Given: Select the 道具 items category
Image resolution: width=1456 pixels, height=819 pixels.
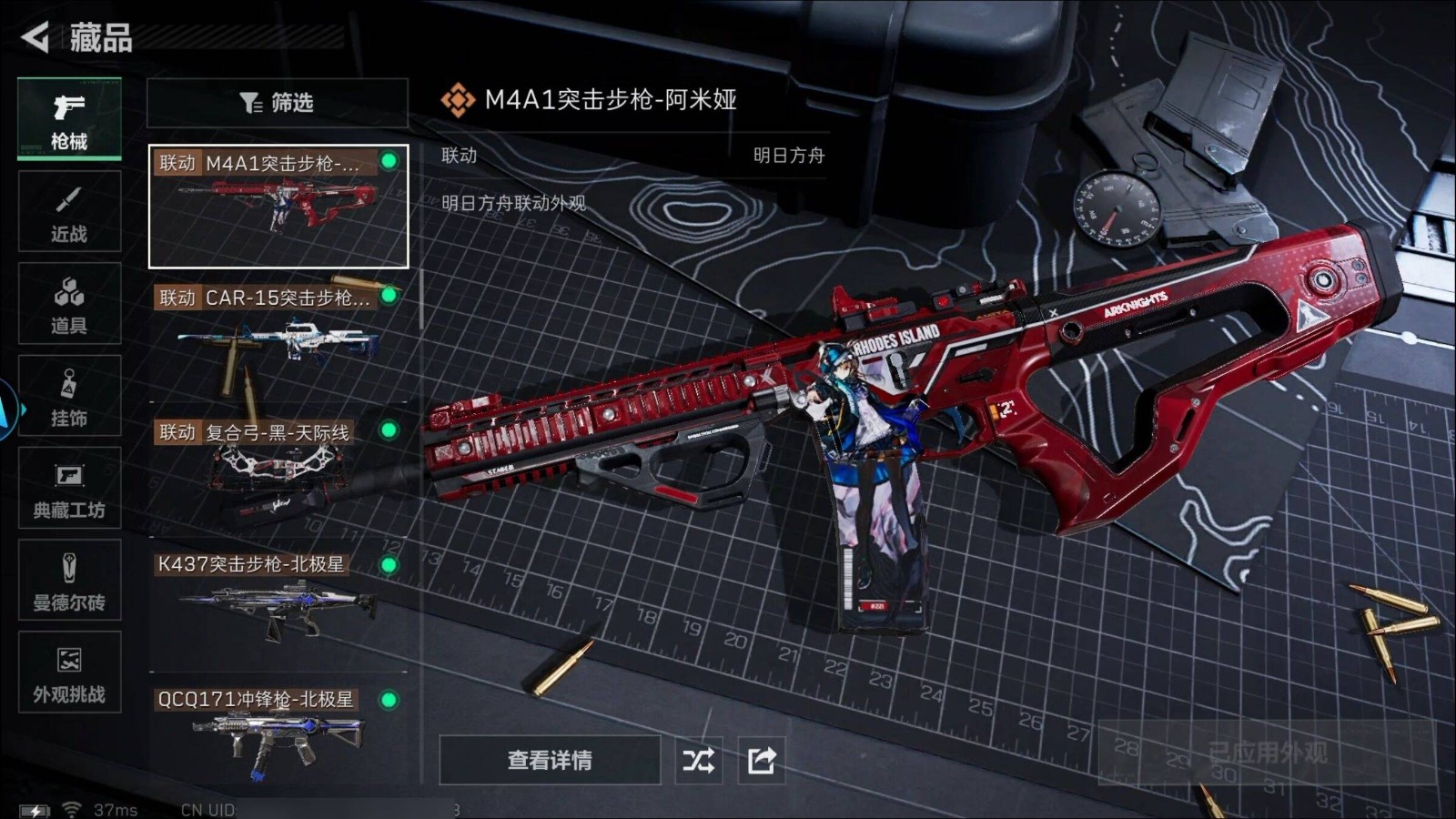Looking at the screenshot, I should click(x=69, y=304).
